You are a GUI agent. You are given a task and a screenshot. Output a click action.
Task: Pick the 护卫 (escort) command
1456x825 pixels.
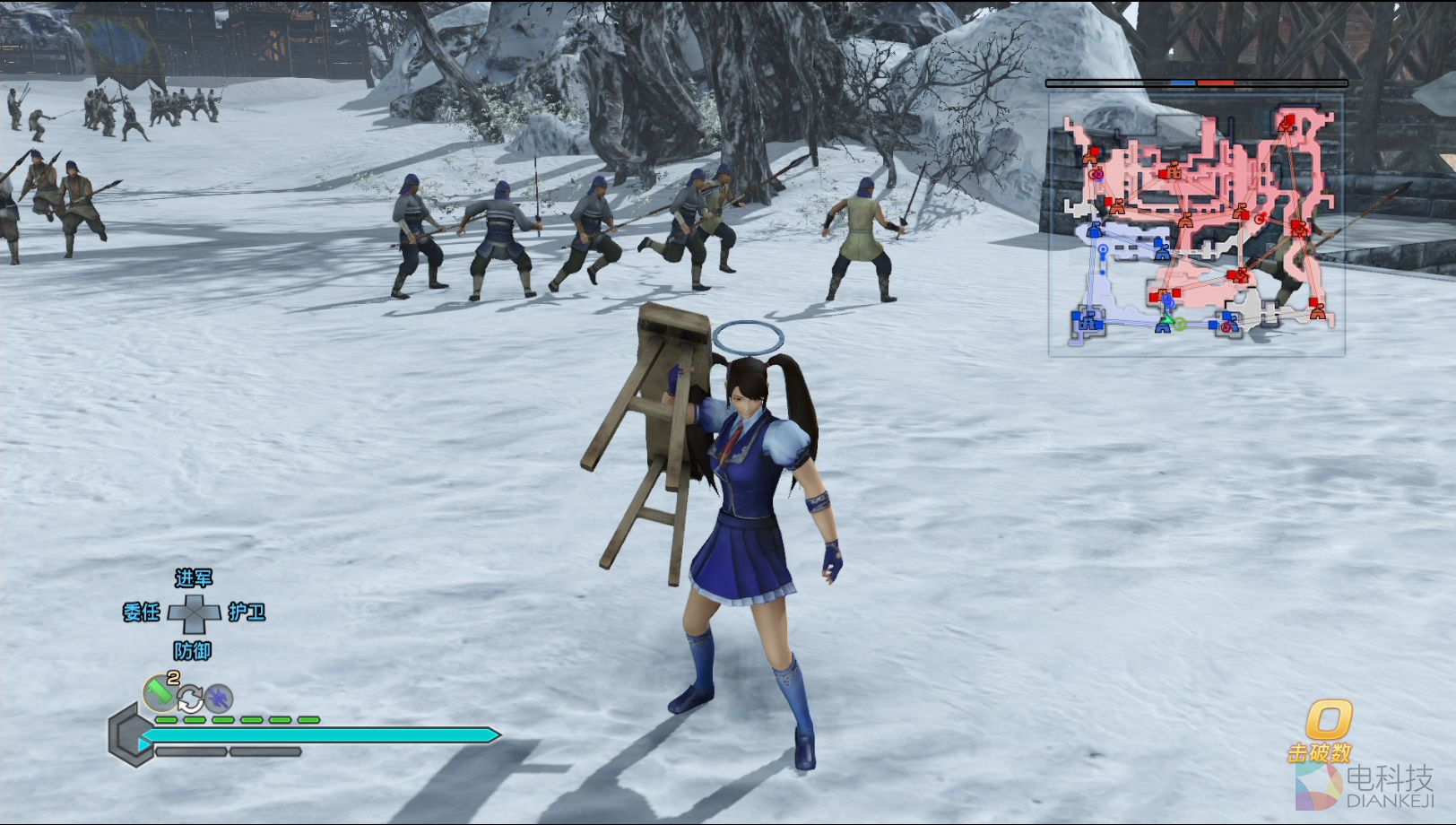(x=247, y=612)
